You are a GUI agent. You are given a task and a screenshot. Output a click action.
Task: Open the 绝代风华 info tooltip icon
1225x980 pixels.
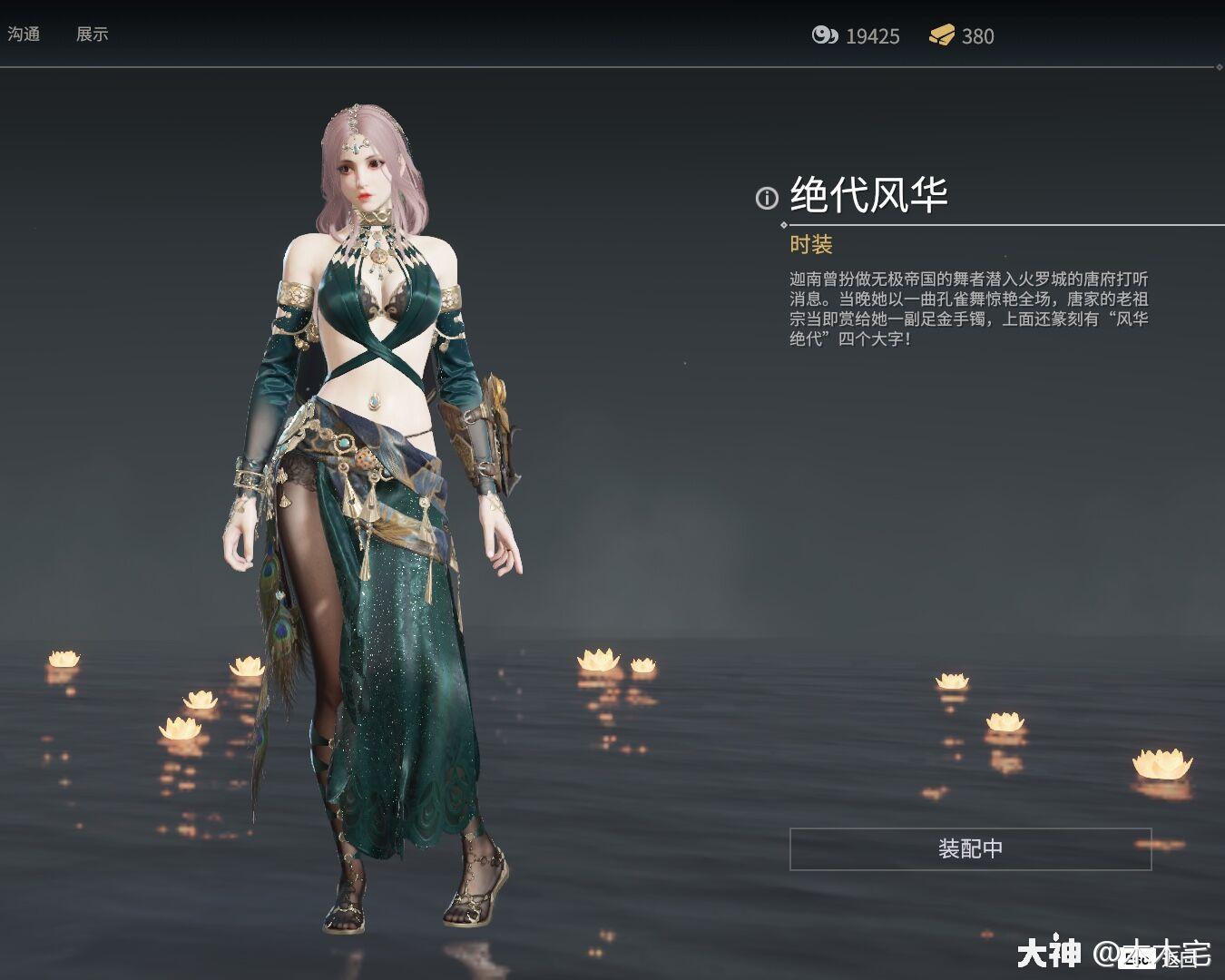(767, 198)
